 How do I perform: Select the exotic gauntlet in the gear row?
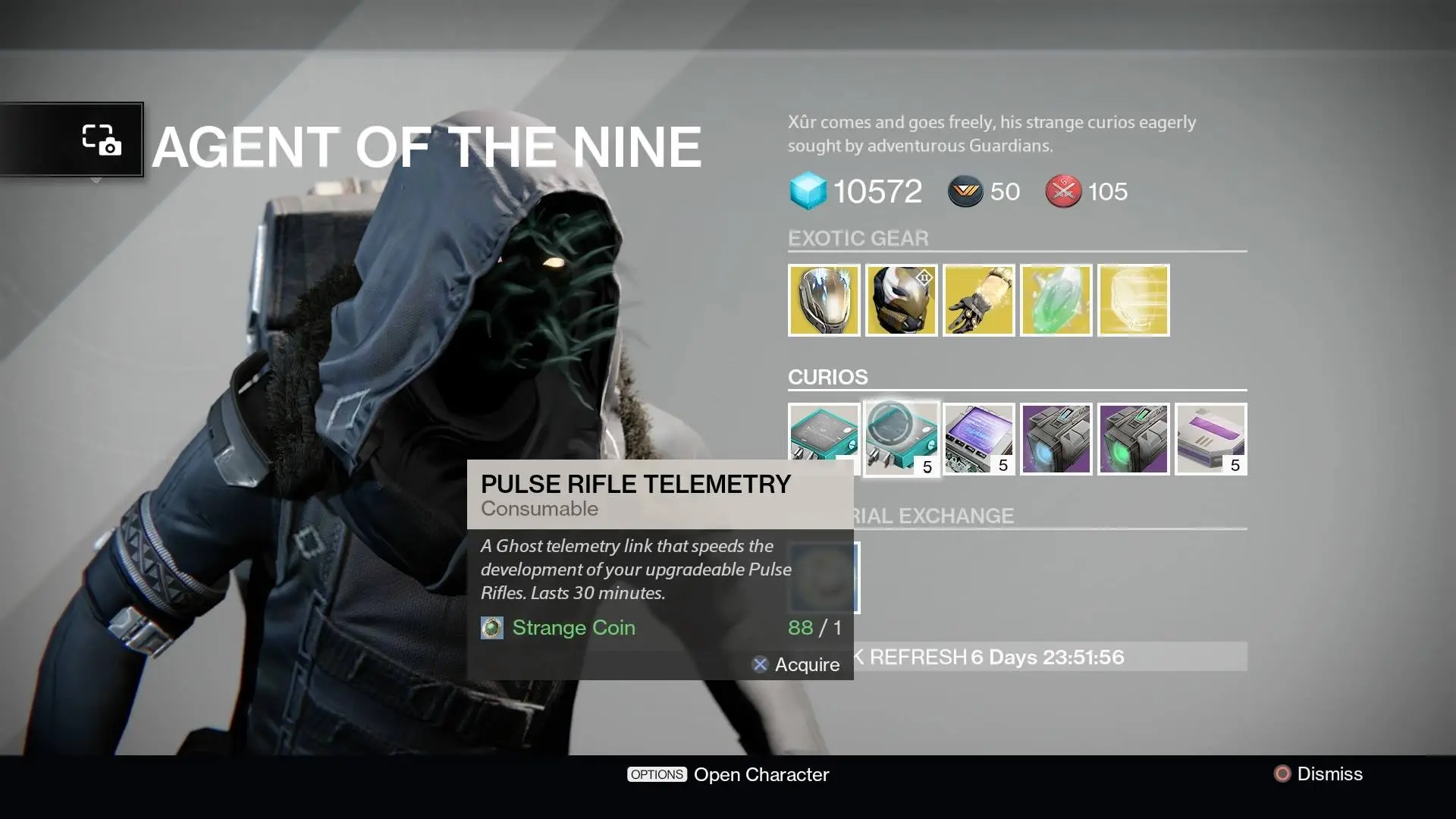978,300
